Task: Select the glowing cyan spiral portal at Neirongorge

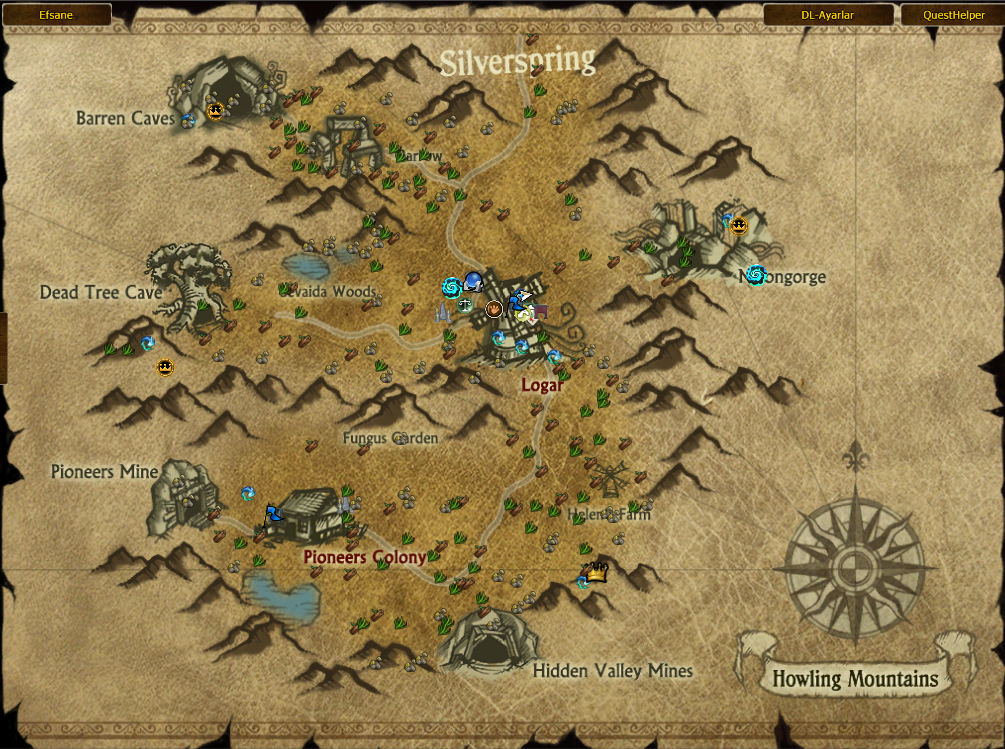Action: (x=756, y=275)
